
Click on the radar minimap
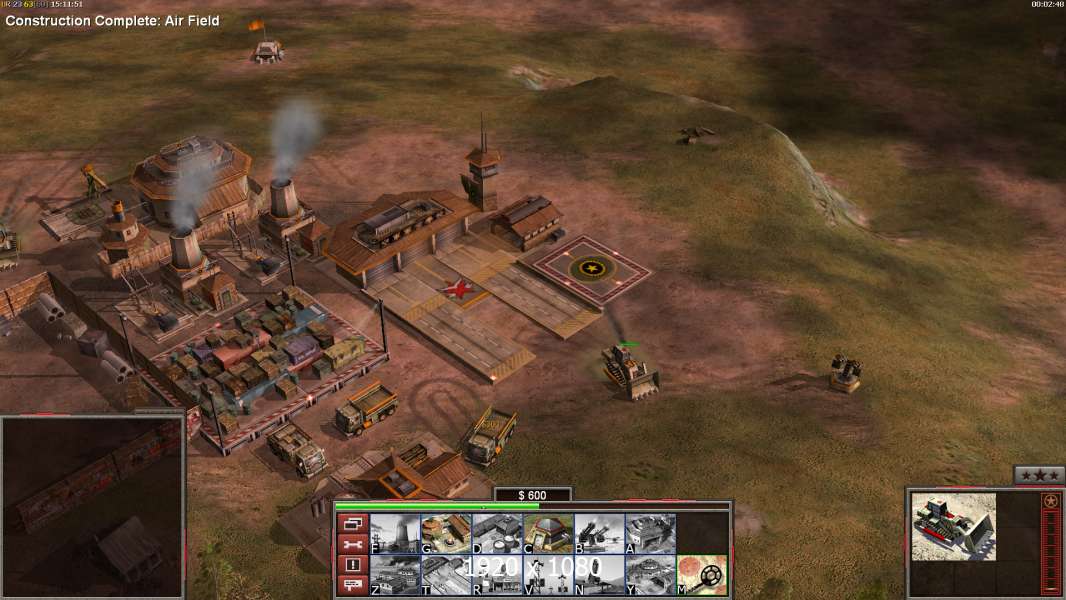coord(92,507)
